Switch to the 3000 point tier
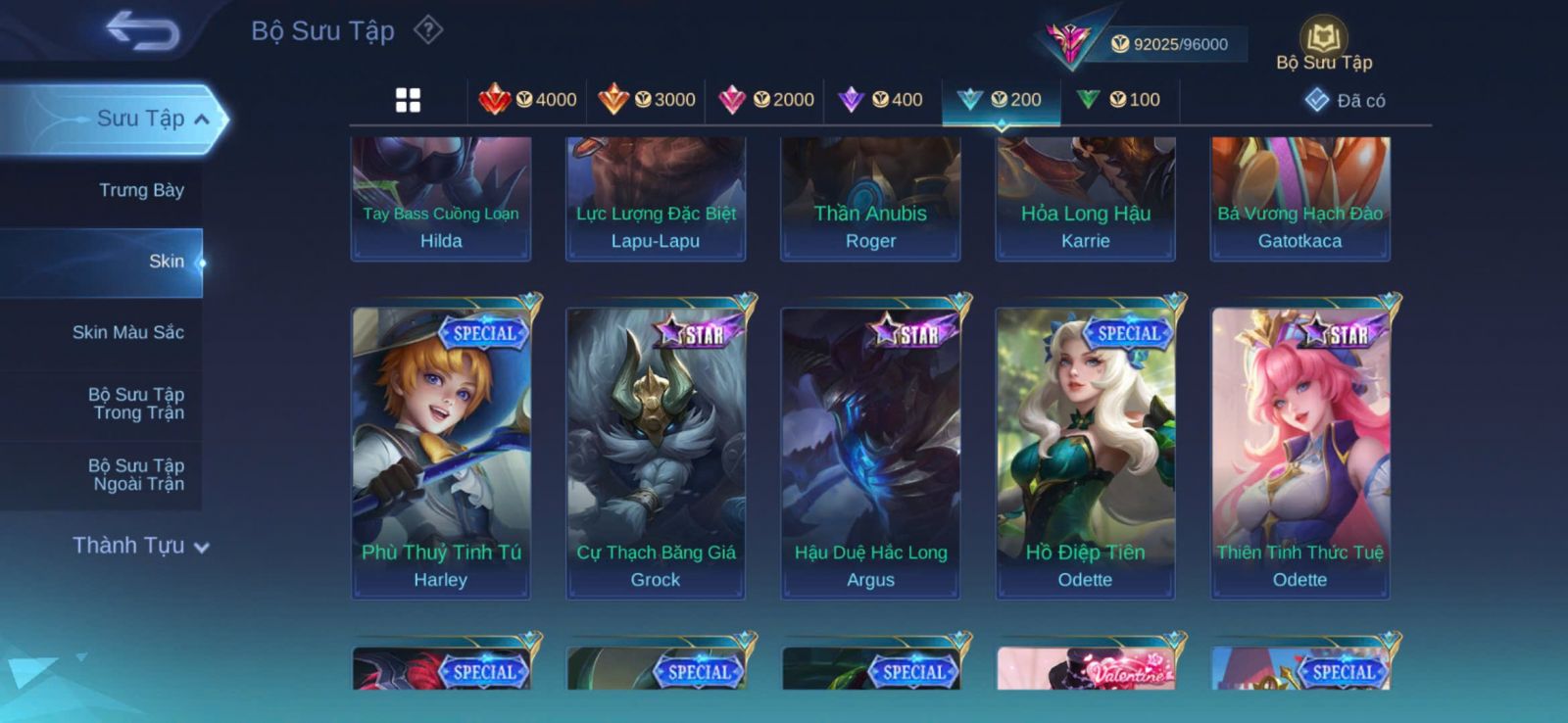This screenshot has height=723, width=1568. pos(647,100)
